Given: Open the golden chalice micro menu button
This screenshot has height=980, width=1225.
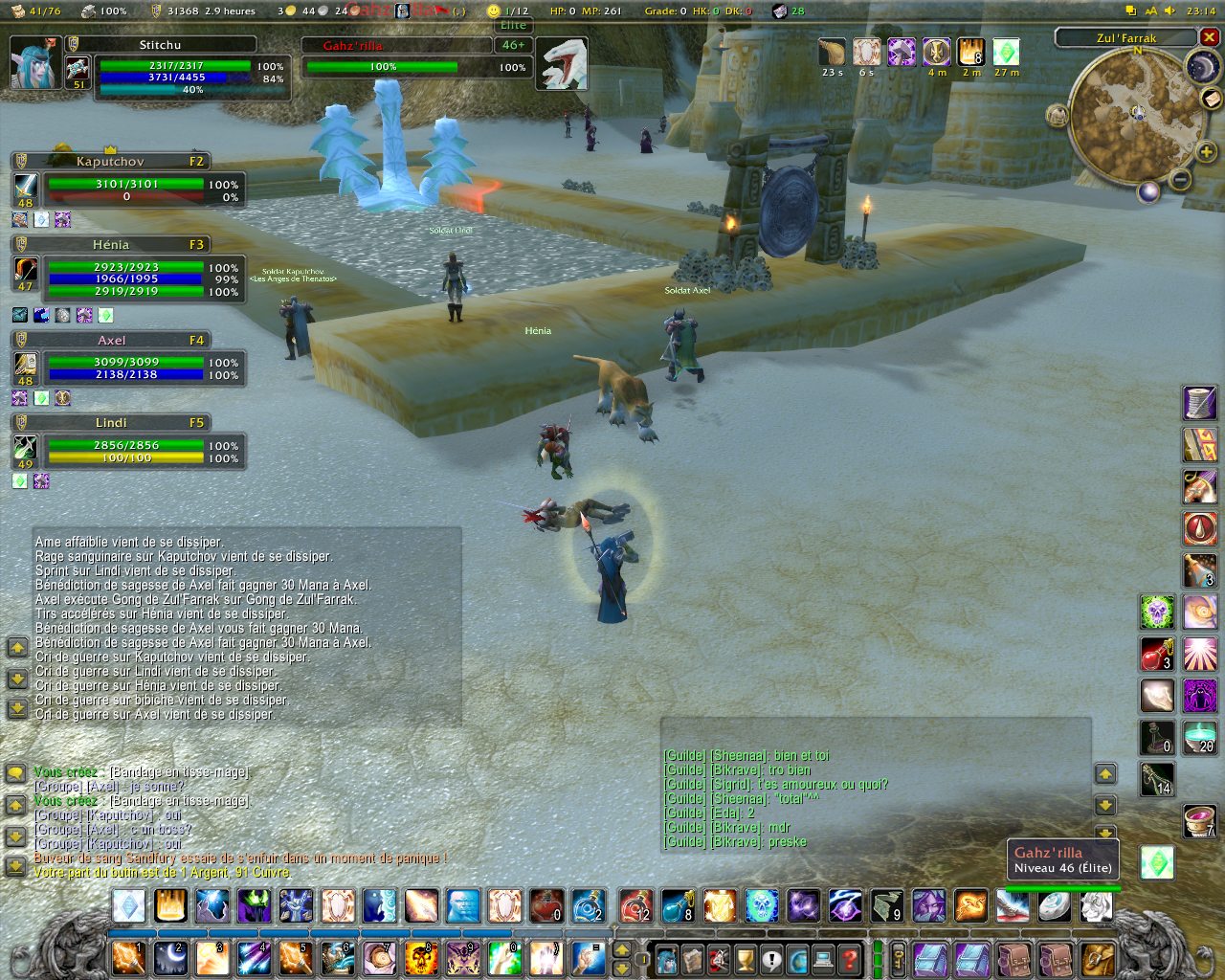Looking at the screenshot, I should pos(746,958).
